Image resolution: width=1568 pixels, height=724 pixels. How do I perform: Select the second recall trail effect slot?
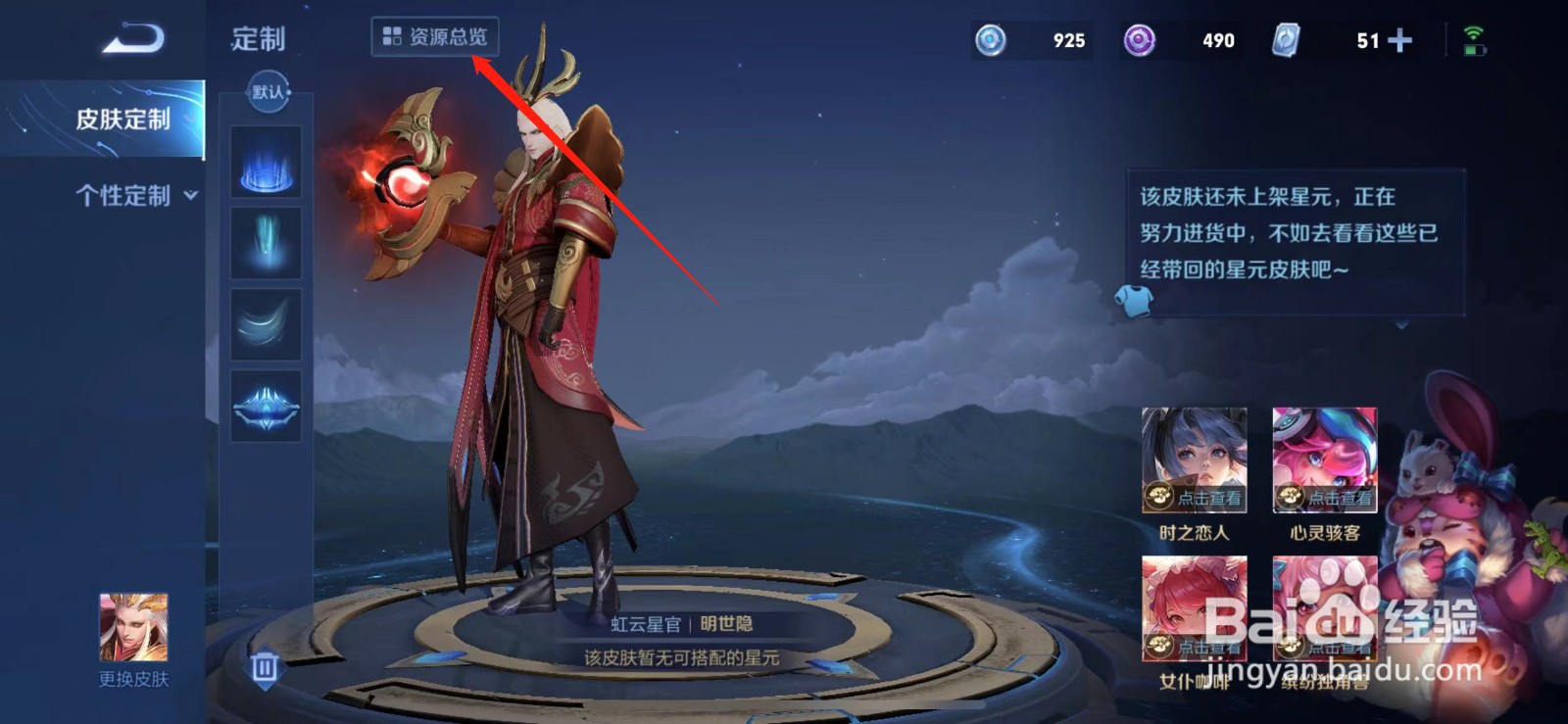point(266,243)
